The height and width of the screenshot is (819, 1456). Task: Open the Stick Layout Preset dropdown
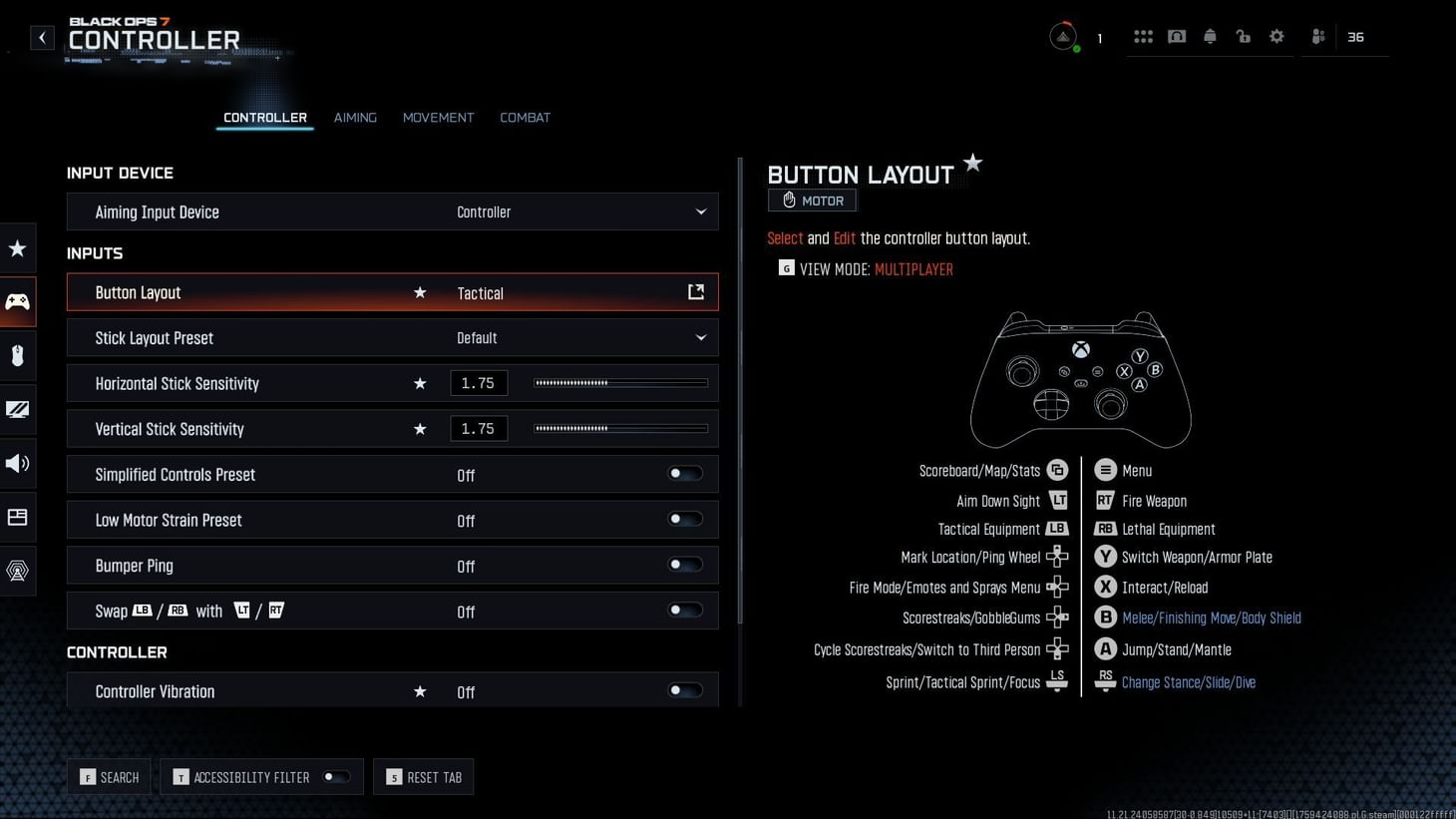[700, 337]
